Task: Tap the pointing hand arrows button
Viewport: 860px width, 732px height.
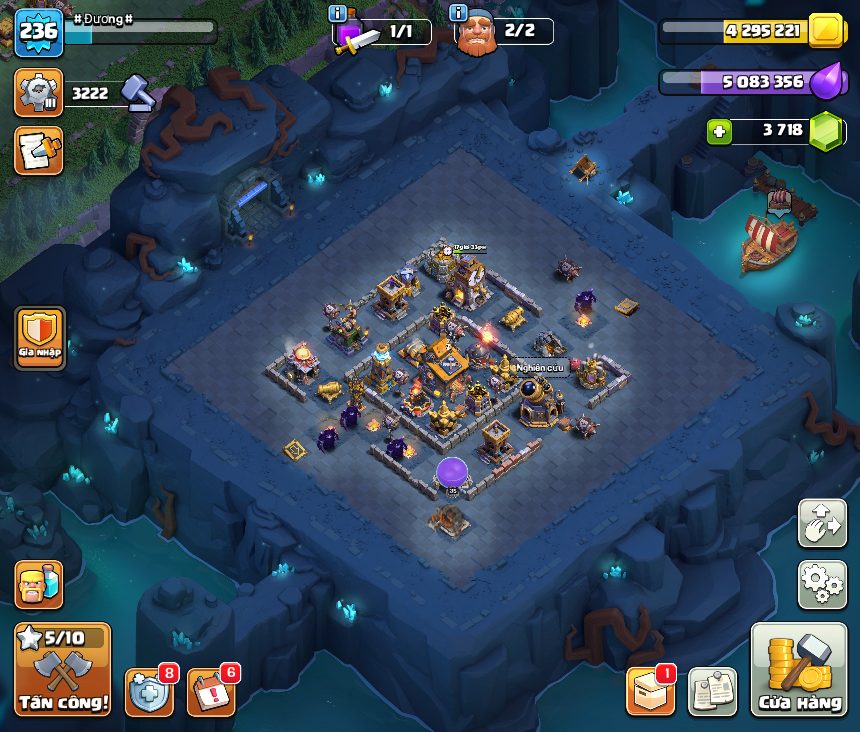Action: [x=822, y=523]
